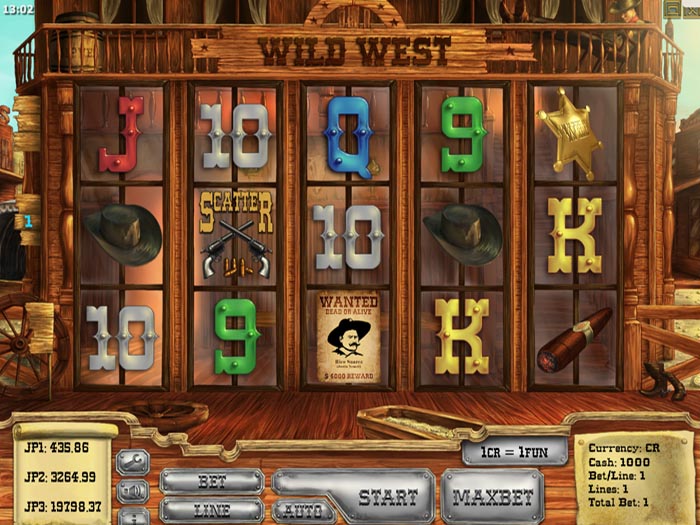Click the 1CR = 1FUN denomination plate
Viewport: 700px width, 525px height.
pyautogui.click(x=515, y=451)
